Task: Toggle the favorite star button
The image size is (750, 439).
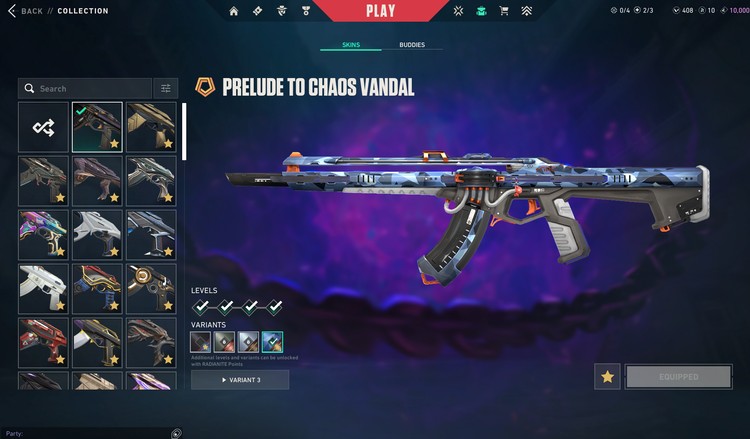Action: tap(607, 377)
